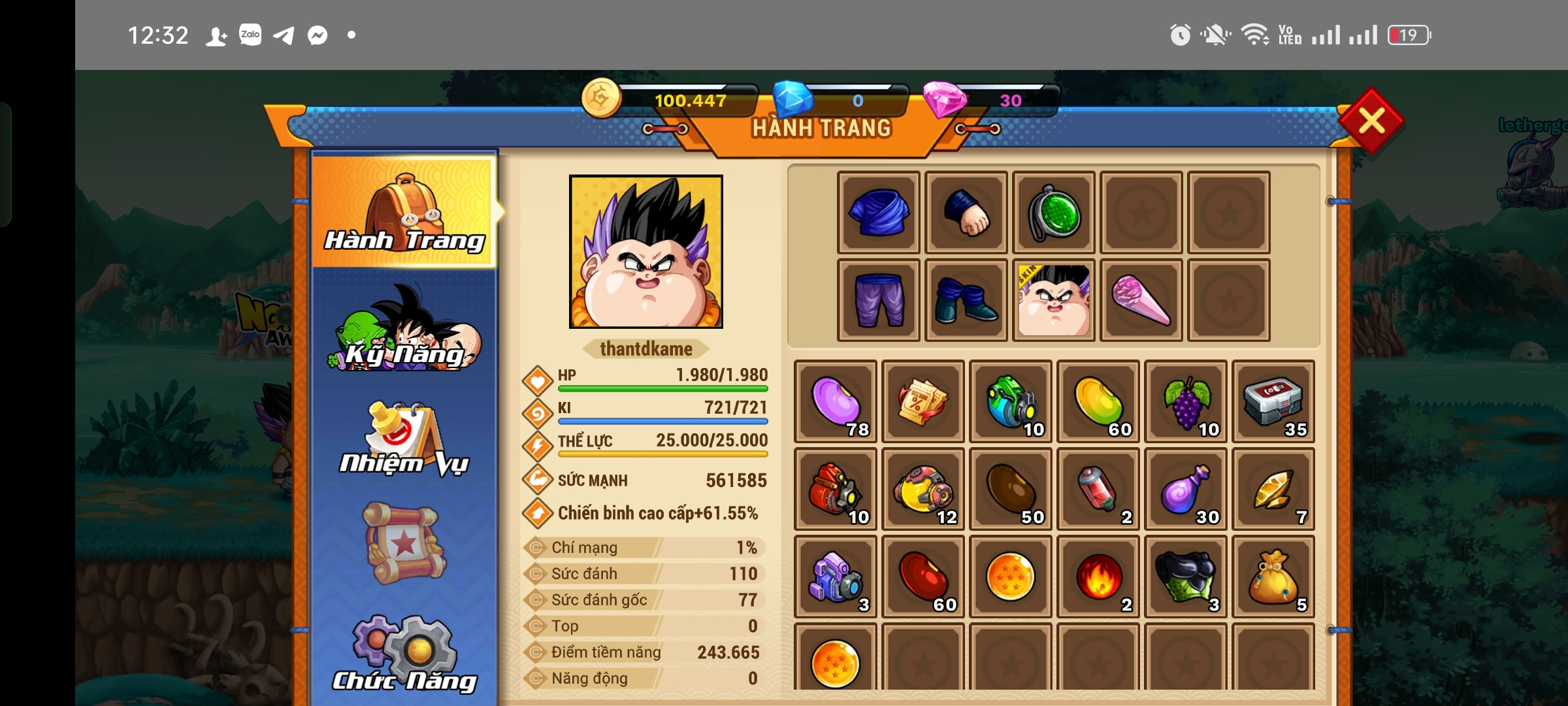Select the Chức Năng tab
This screenshot has height=706, width=1568.
tap(405, 654)
